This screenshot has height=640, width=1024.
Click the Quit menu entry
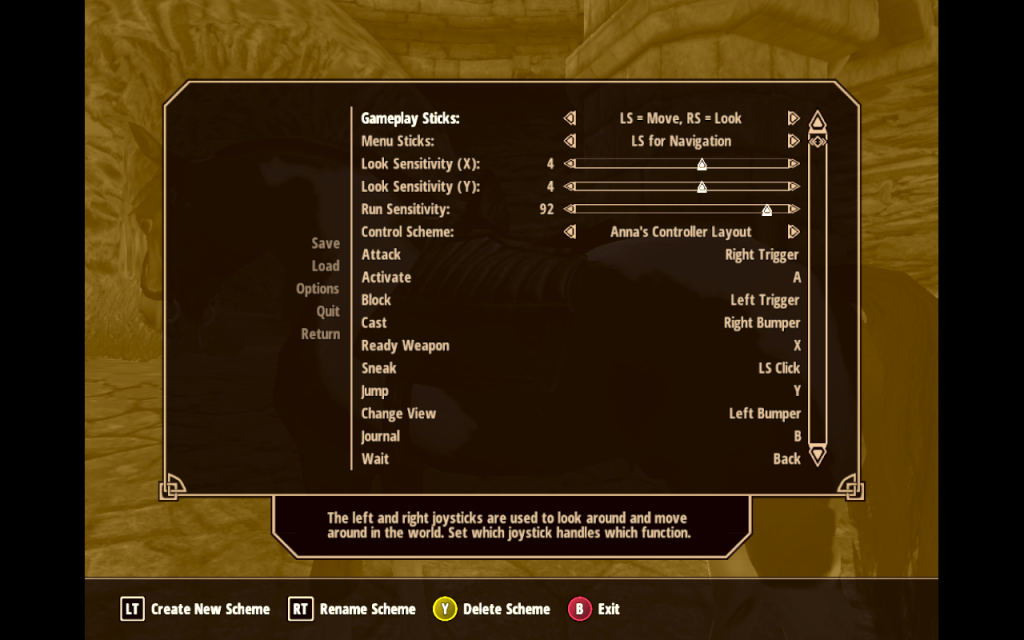click(x=328, y=311)
